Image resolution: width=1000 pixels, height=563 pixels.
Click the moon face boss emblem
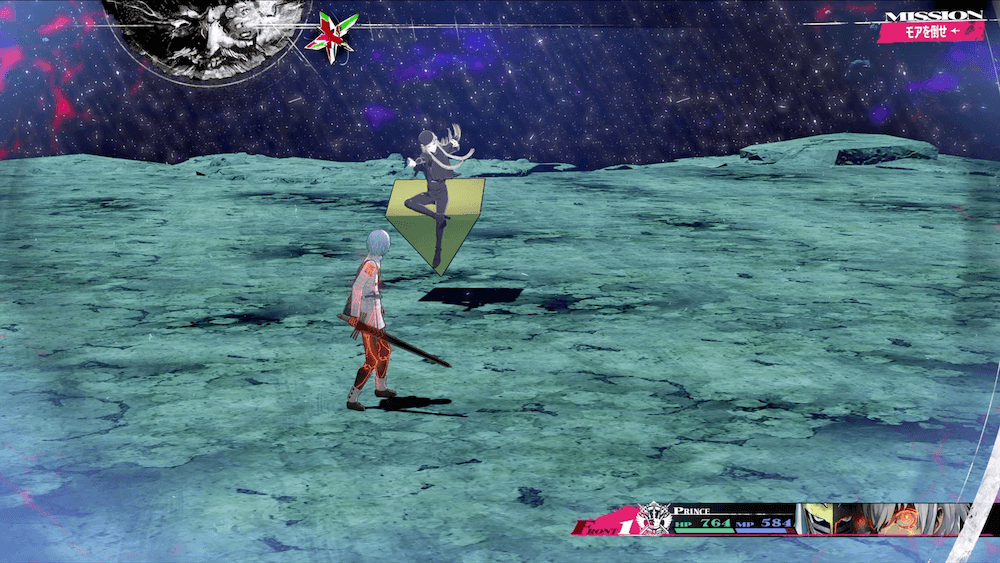click(x=206, y=36)
